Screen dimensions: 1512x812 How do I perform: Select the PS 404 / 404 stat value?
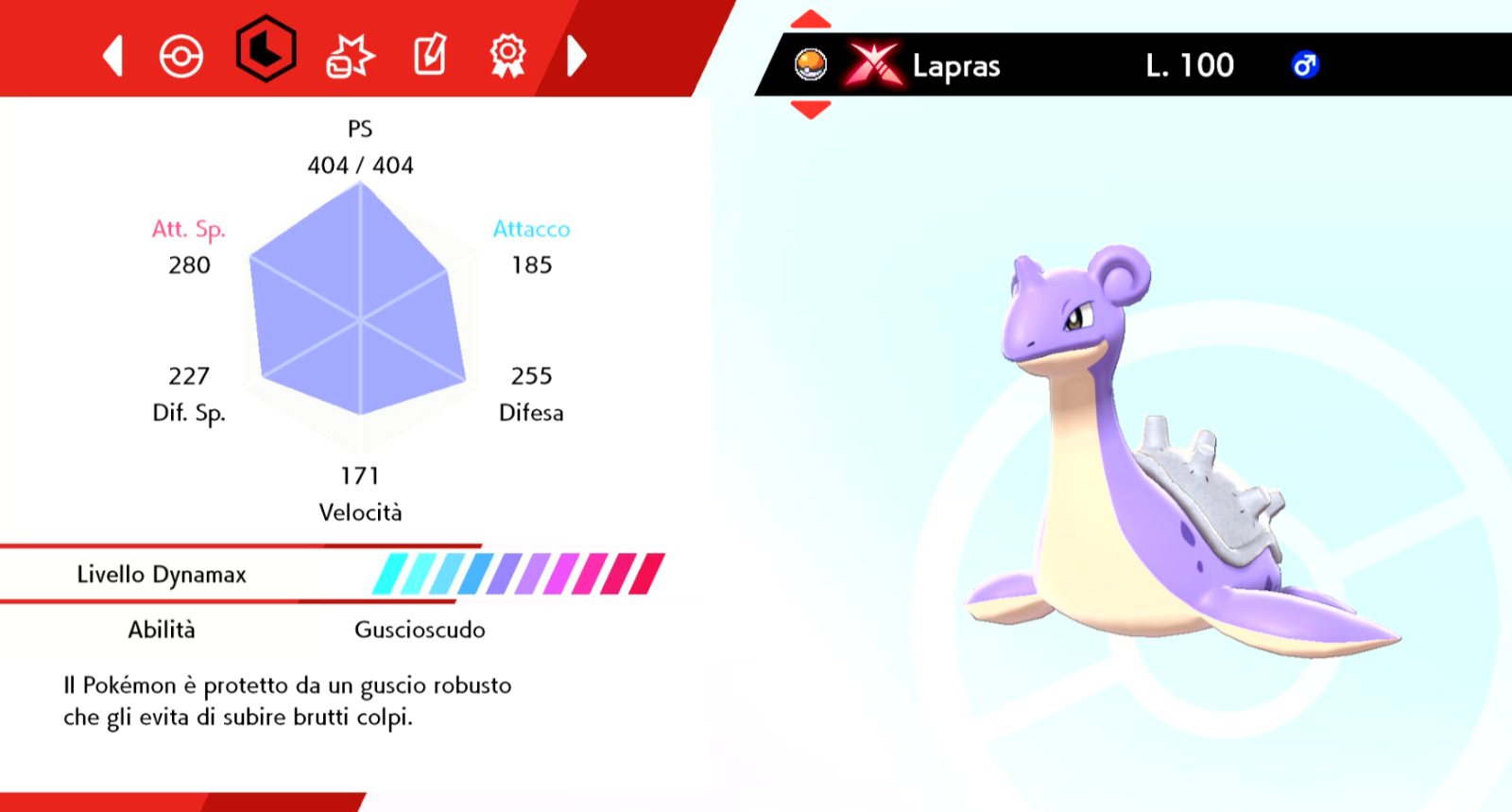pos(360,164)
